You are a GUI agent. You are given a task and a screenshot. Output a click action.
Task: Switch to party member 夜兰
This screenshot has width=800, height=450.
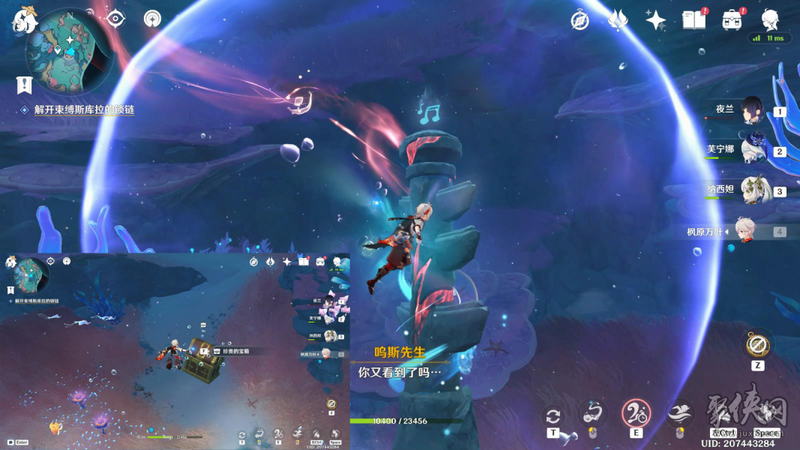(x=752, y=111)
